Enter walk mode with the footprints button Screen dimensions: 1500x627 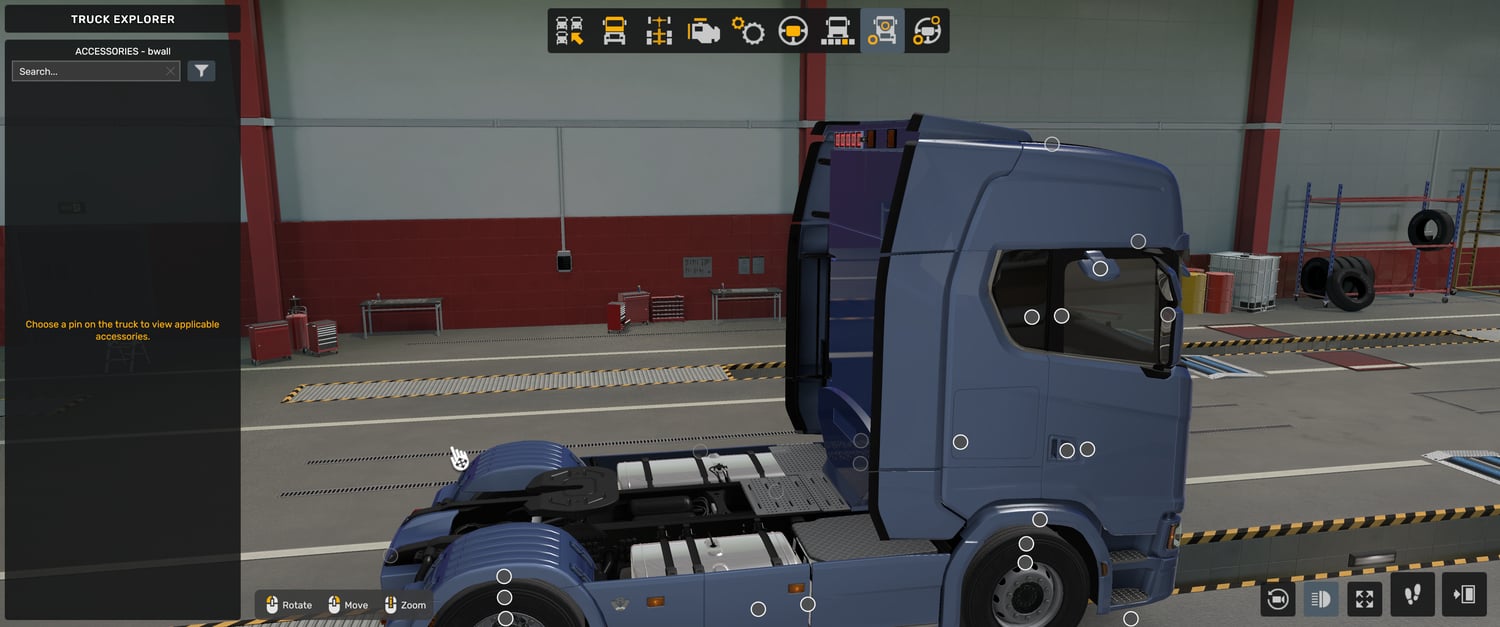(1412, 595)
